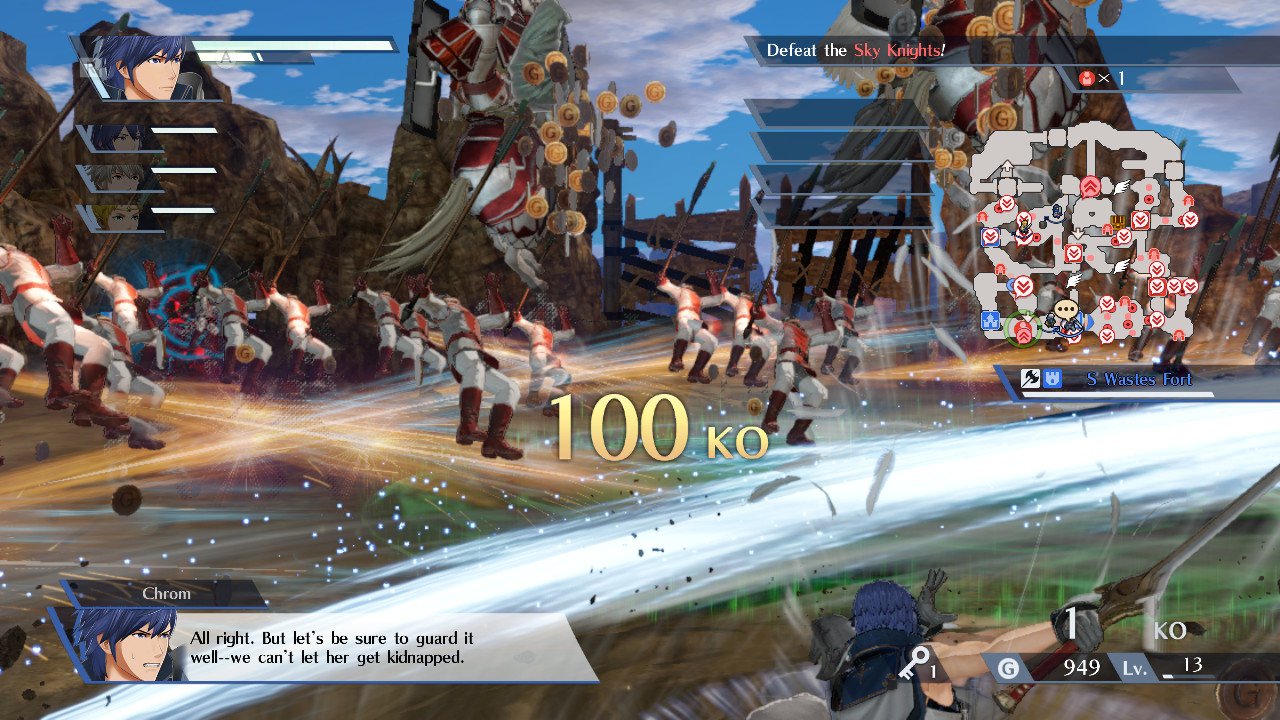Switch to the blue-haired ally portrait
This screenshot has height=720, width=1280.
point(118,138)
